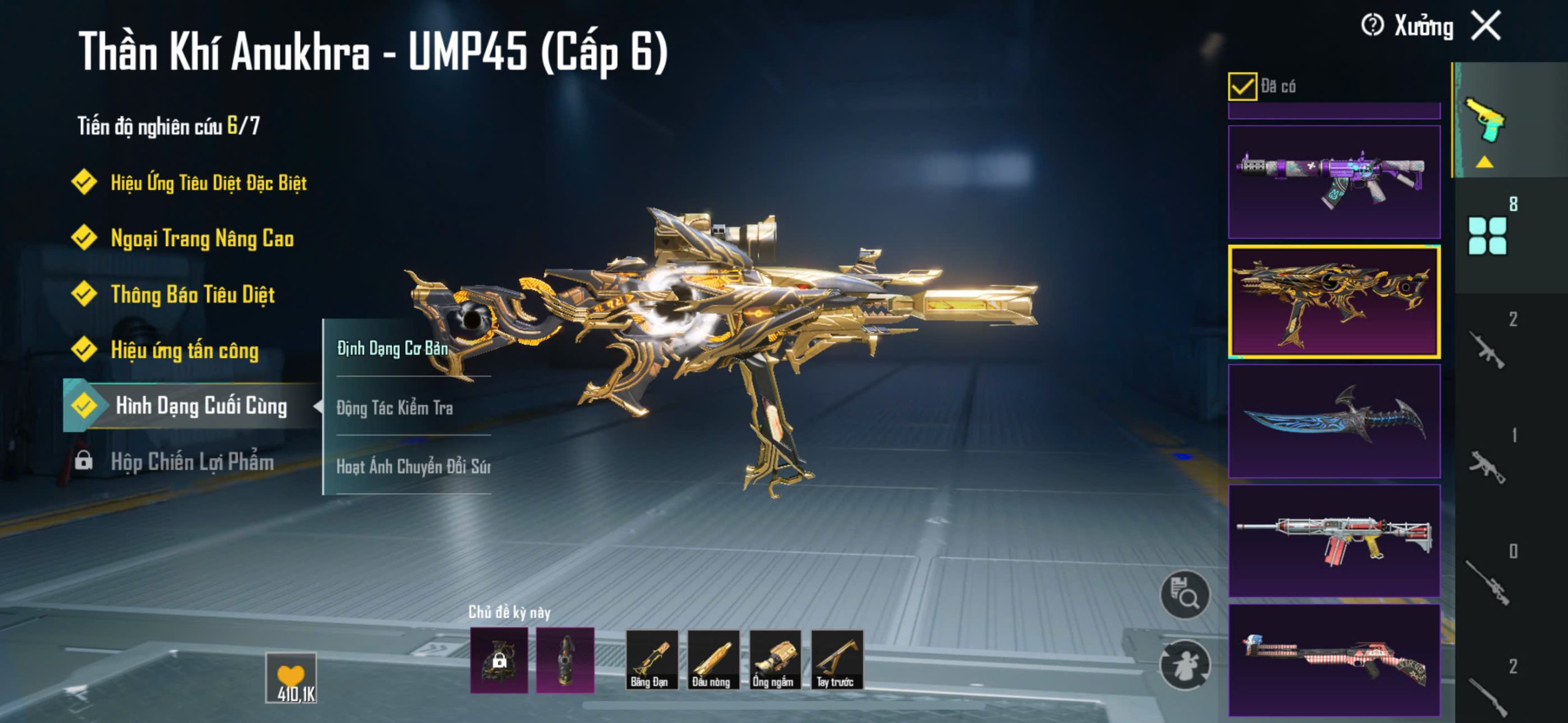View the Thông Báo Tiêu Diệt upgrade

coord(192,294)
